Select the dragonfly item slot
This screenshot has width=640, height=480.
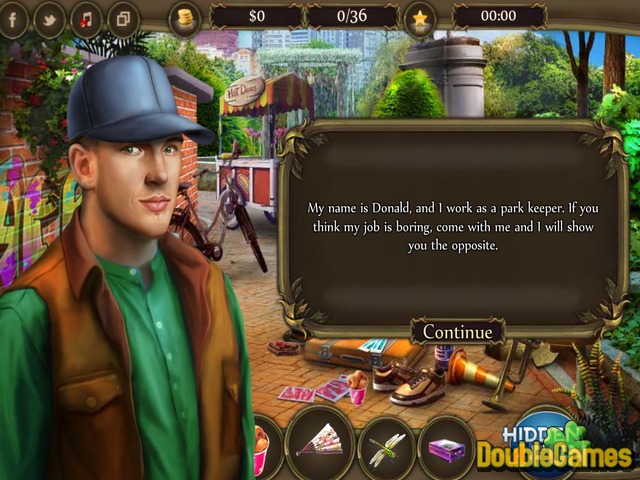pos(385,445)
